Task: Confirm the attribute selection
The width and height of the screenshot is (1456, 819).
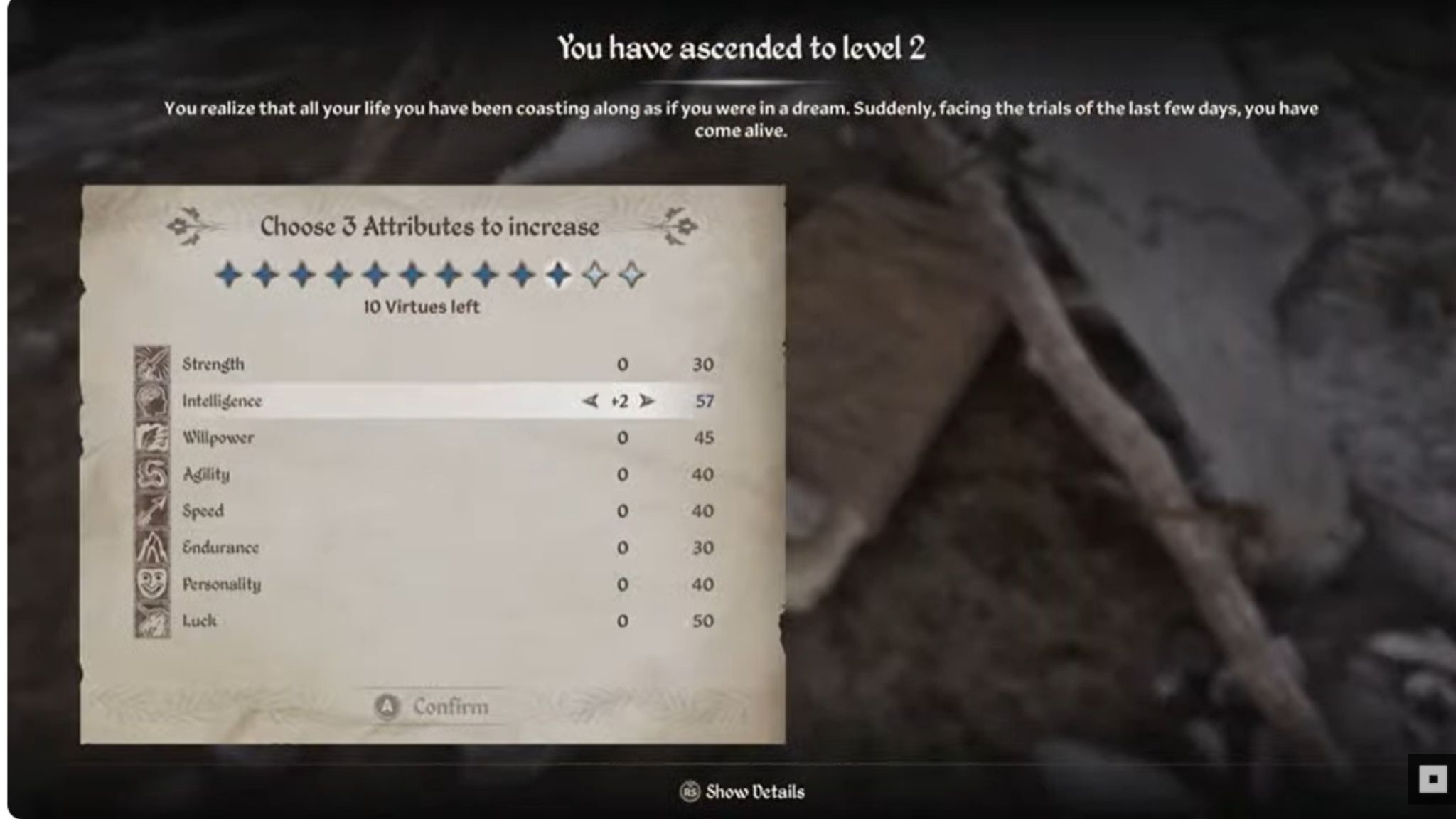Action: 449,706
